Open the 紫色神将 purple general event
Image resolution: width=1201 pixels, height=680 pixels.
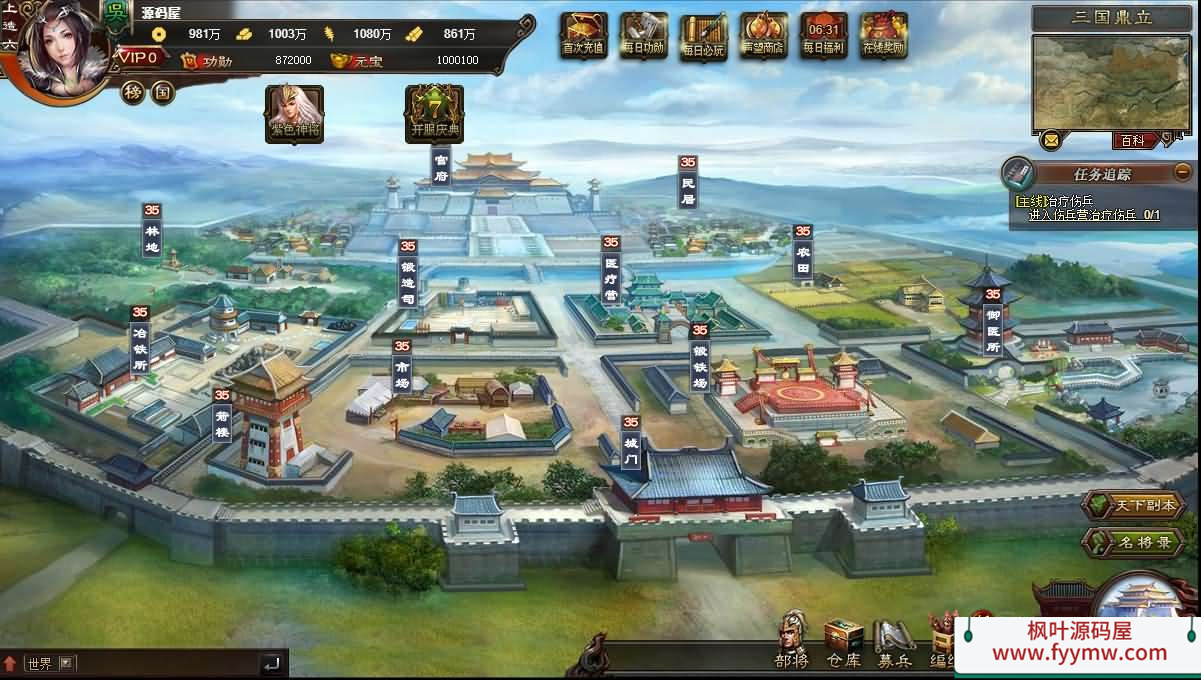tap(294, 112)
